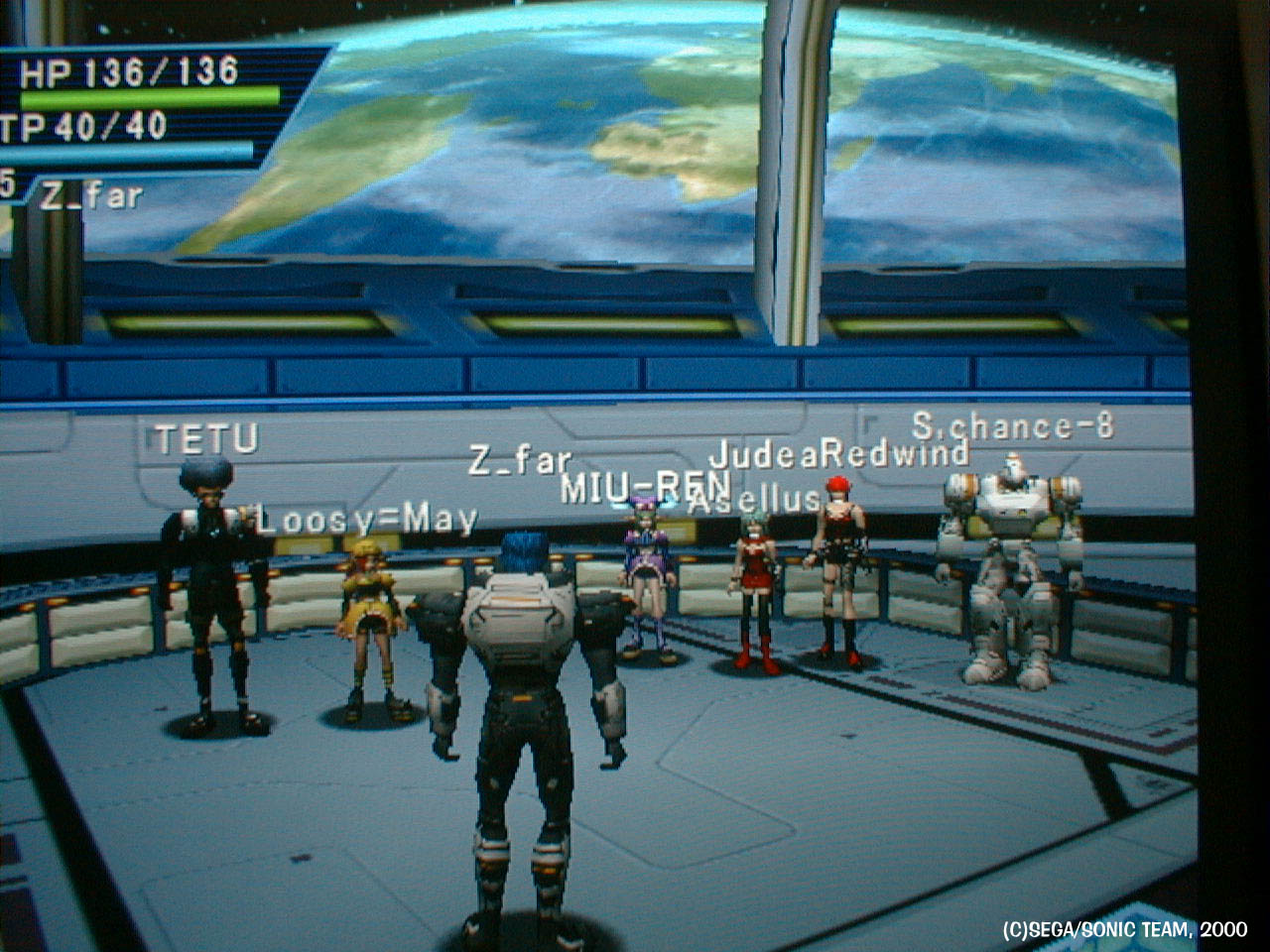The width and height of the screenshot is (1270, 952).
Task: Click the JudeaRedwind player name tag
Action: [x=838, y=454]
